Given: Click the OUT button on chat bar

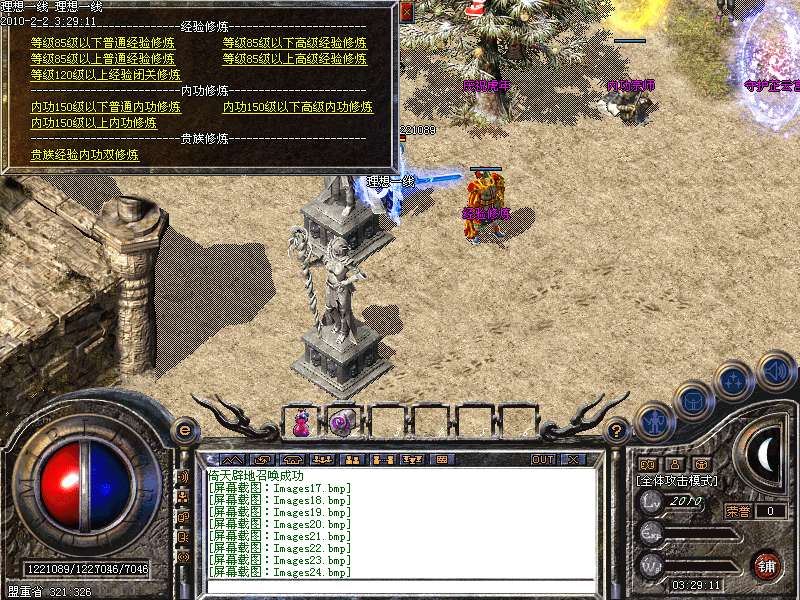Looking at the screenshot, I should pos(543,460).
